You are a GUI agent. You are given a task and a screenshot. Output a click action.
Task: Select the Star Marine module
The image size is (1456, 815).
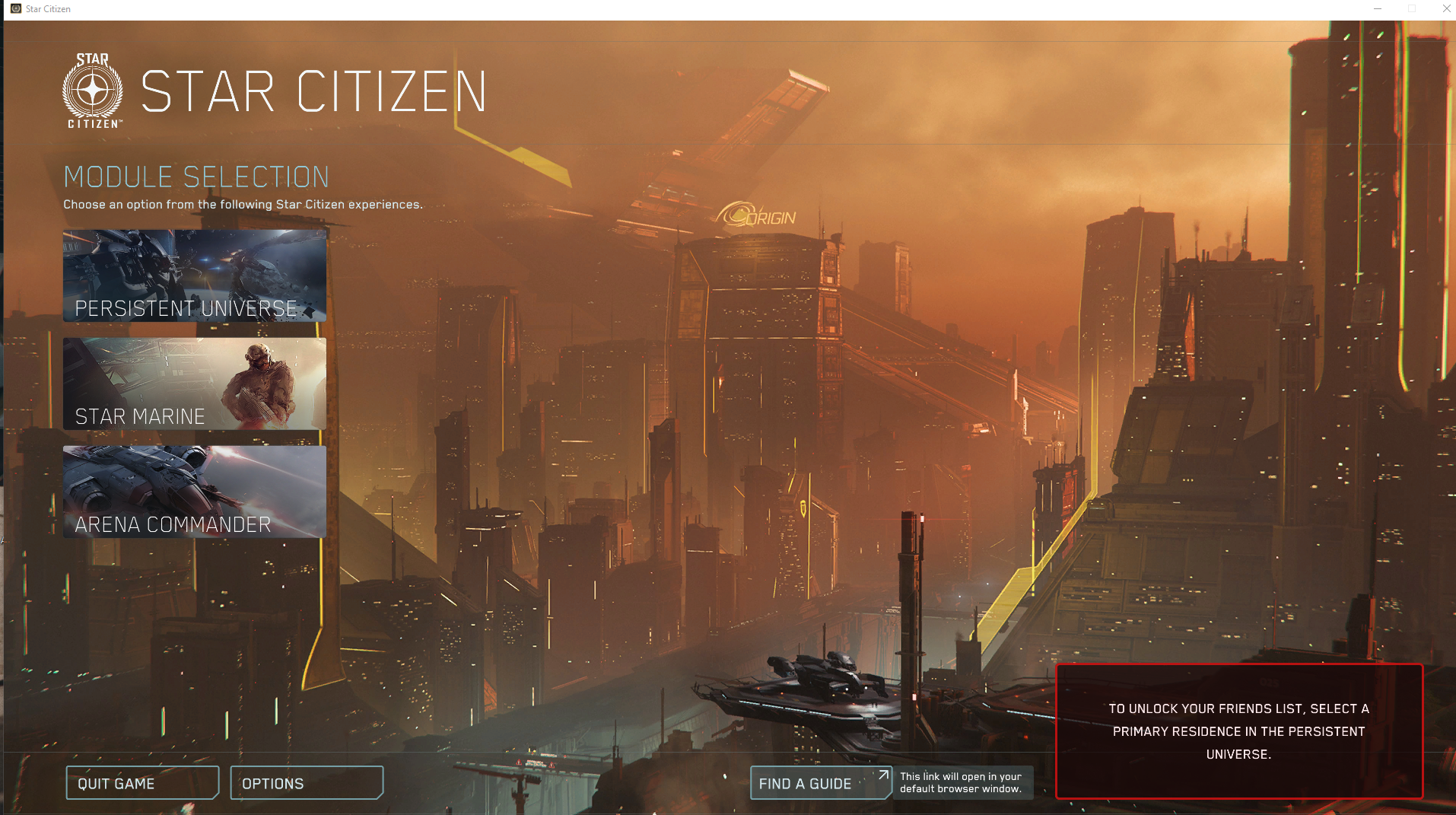[x=194, y=384]
